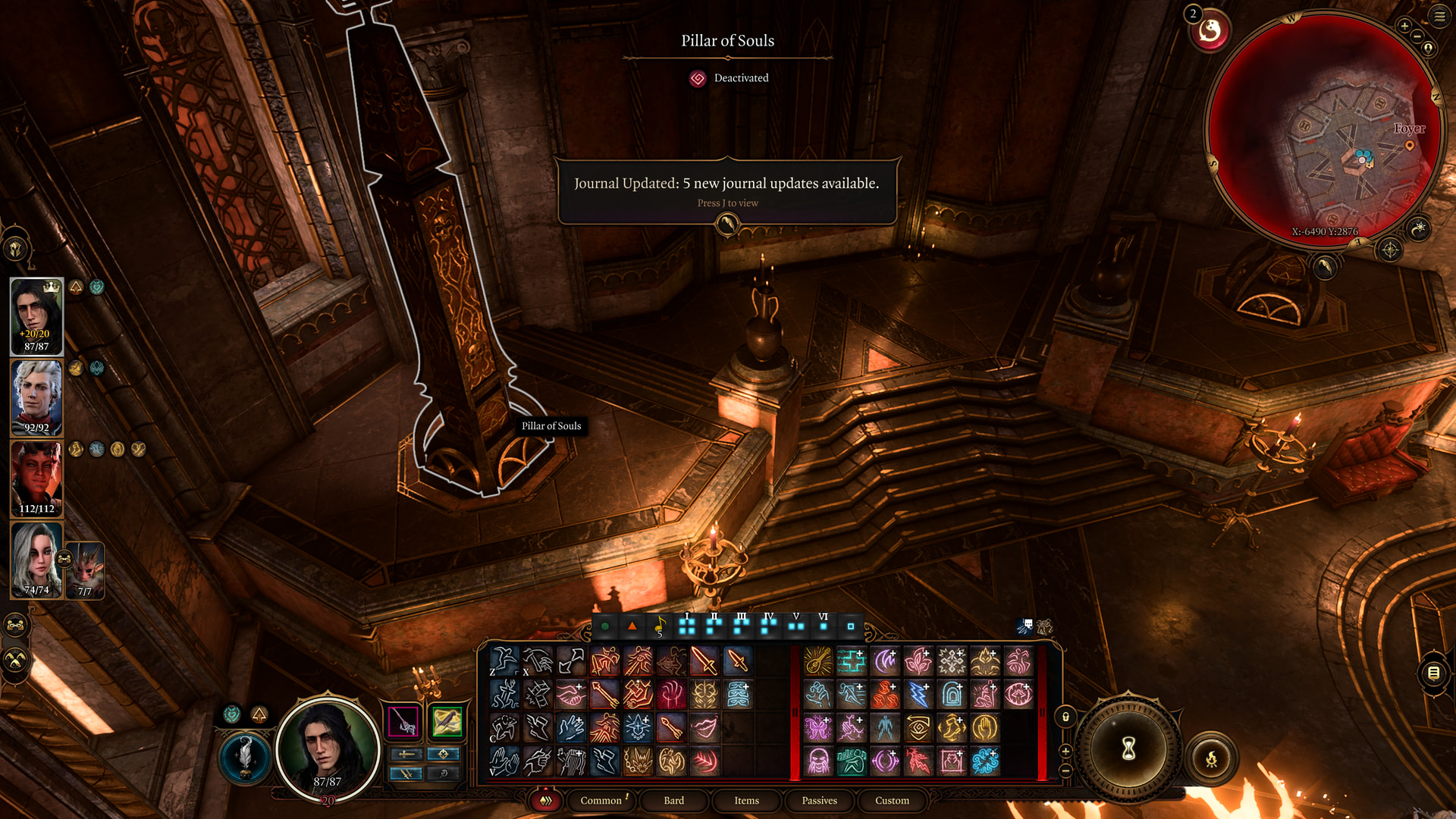Activate the lute performance spell icon
1456x819 pixels.
pyautogui.click(x=818, y=661)
